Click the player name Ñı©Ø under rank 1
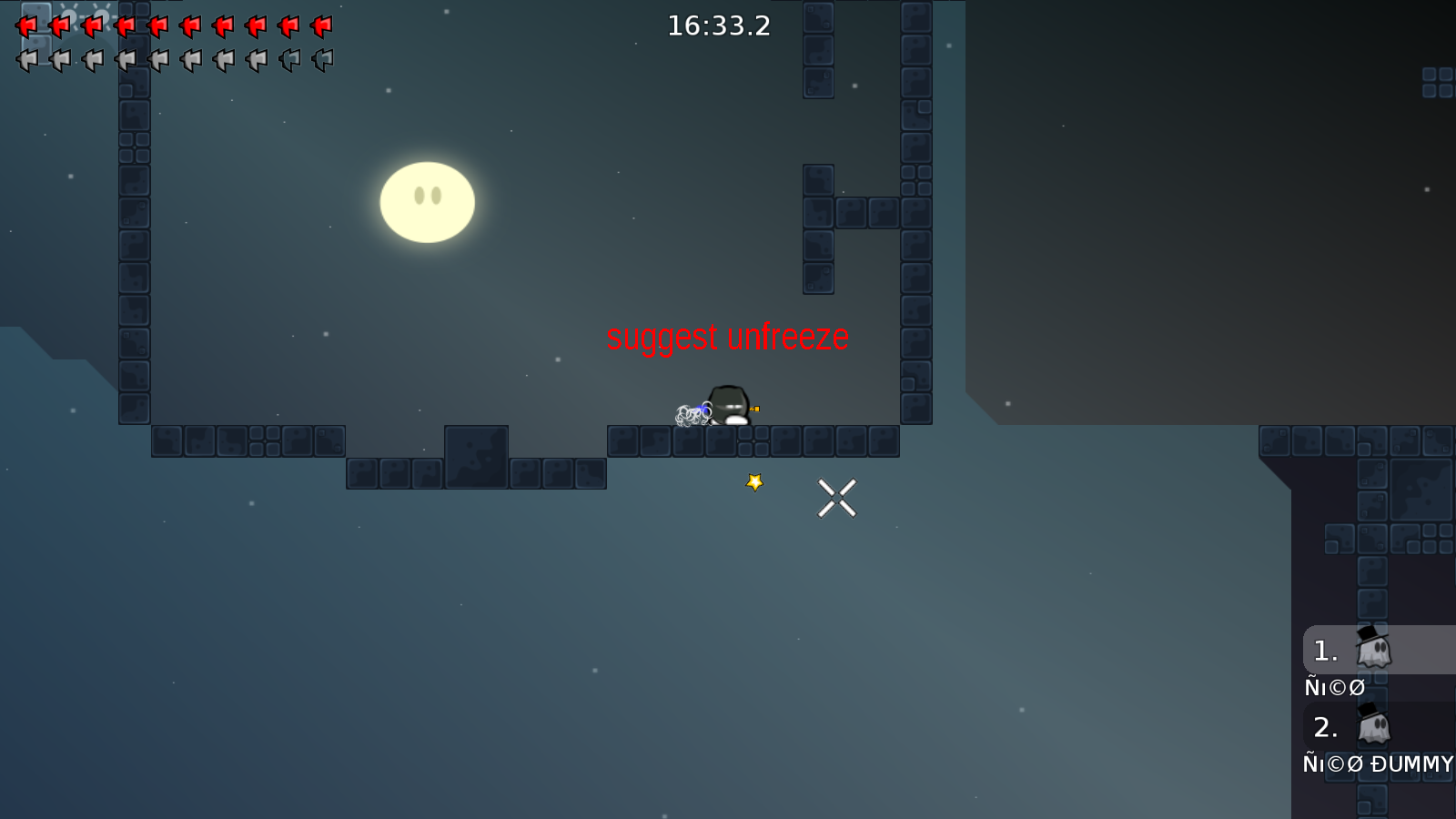 coord(1334,687)
